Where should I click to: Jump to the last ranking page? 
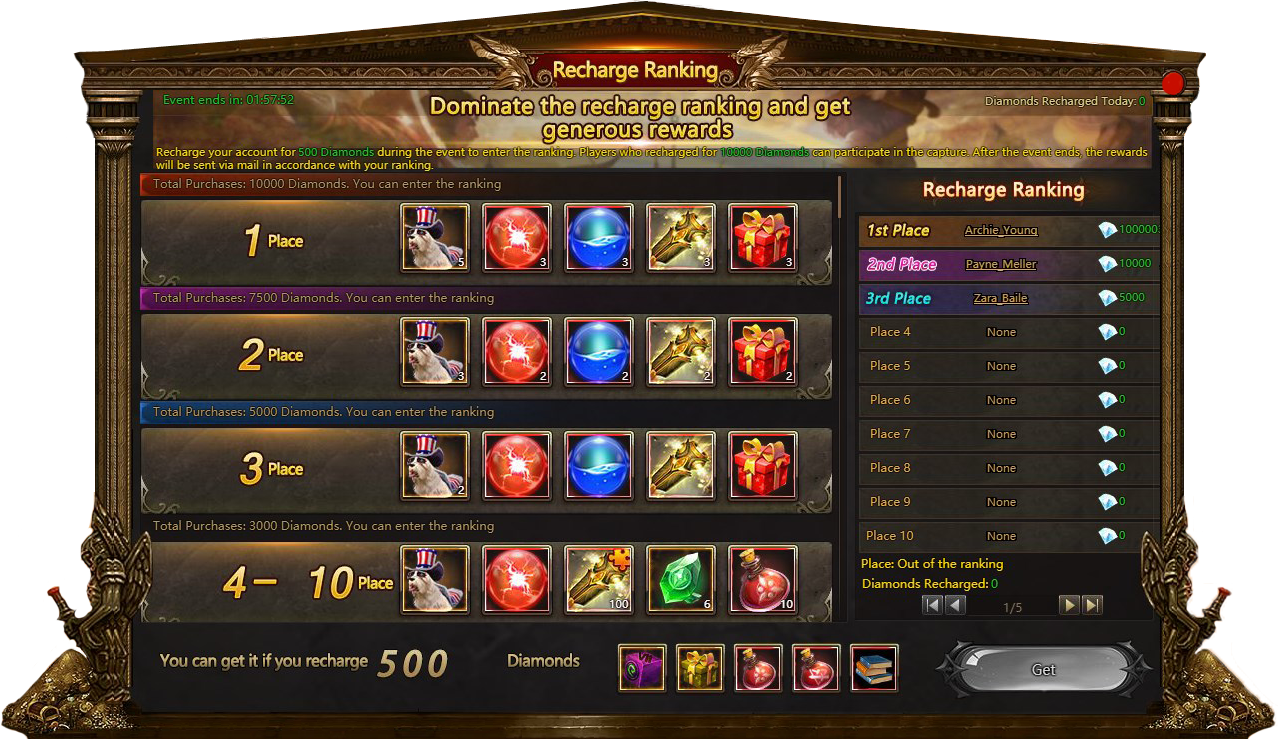[x=1093, y=605]
